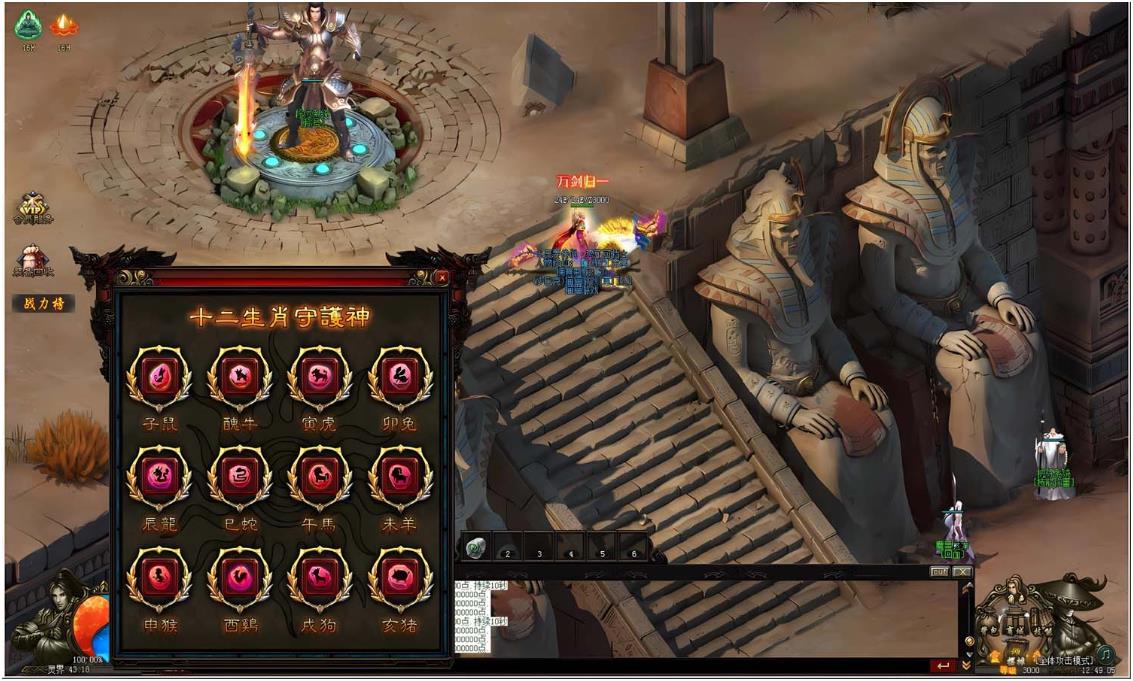Use the item in the first hotbar slot
Image resolution: width=1133 pixels, height=681 pixels.
[477, 550]
